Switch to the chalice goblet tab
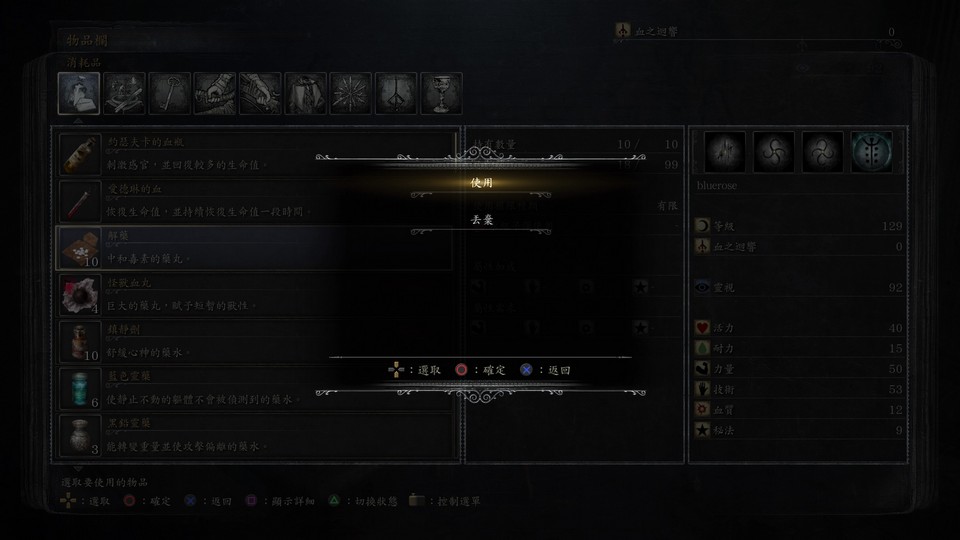Viewport: 960px width, 540px height. (441, 94)
